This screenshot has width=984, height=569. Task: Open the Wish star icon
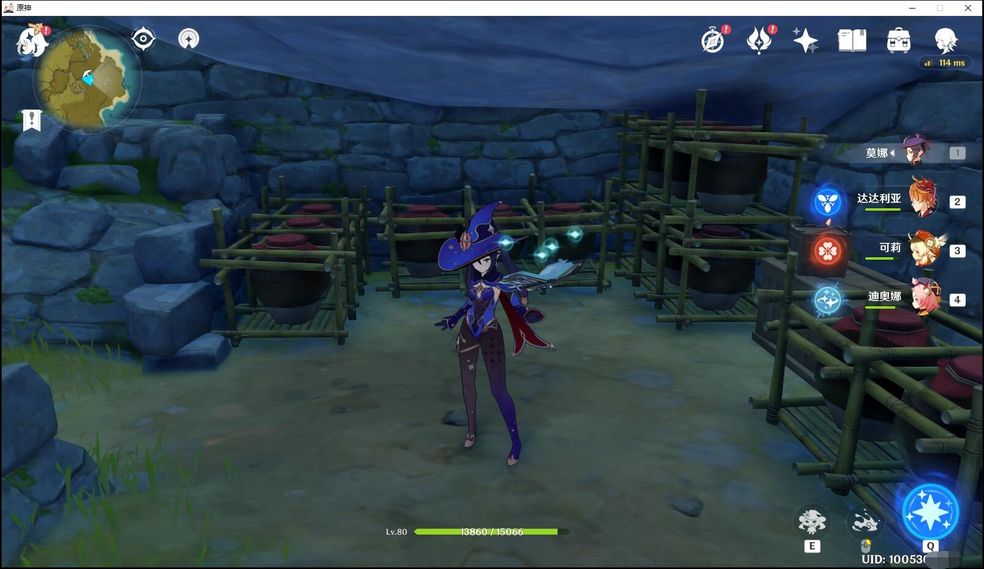tap(805, 40)
